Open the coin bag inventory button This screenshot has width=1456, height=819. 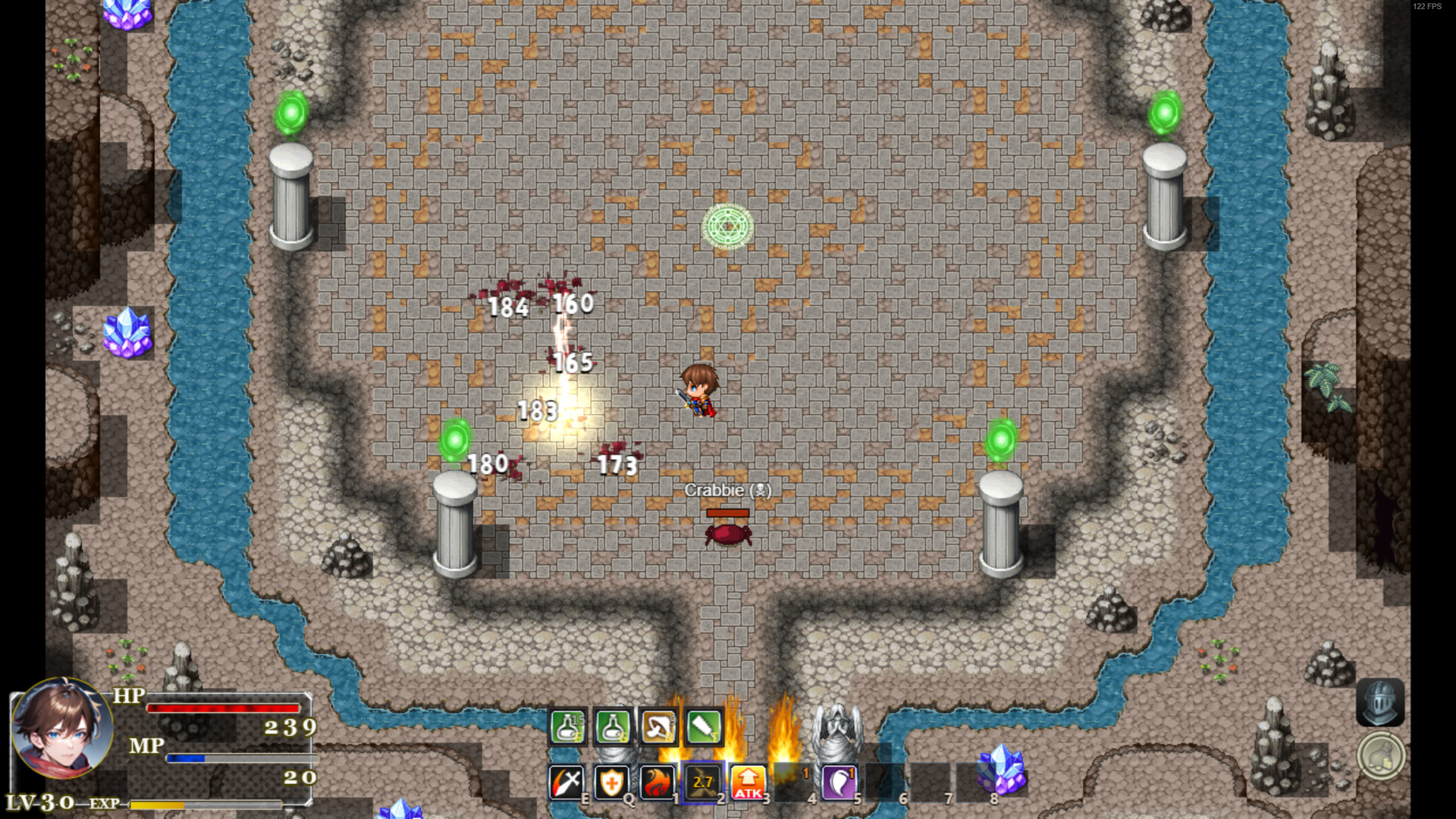pos(1380,756)
